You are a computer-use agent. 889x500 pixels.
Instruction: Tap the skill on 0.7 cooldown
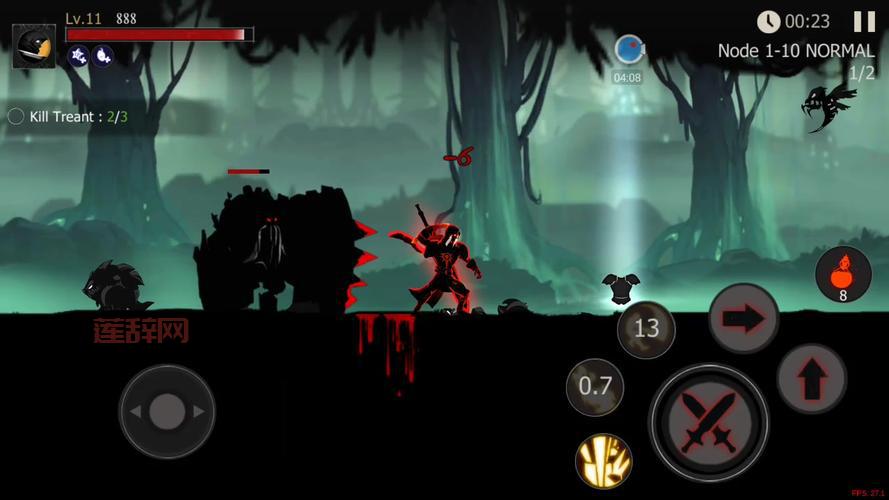[x=595, y=386]
